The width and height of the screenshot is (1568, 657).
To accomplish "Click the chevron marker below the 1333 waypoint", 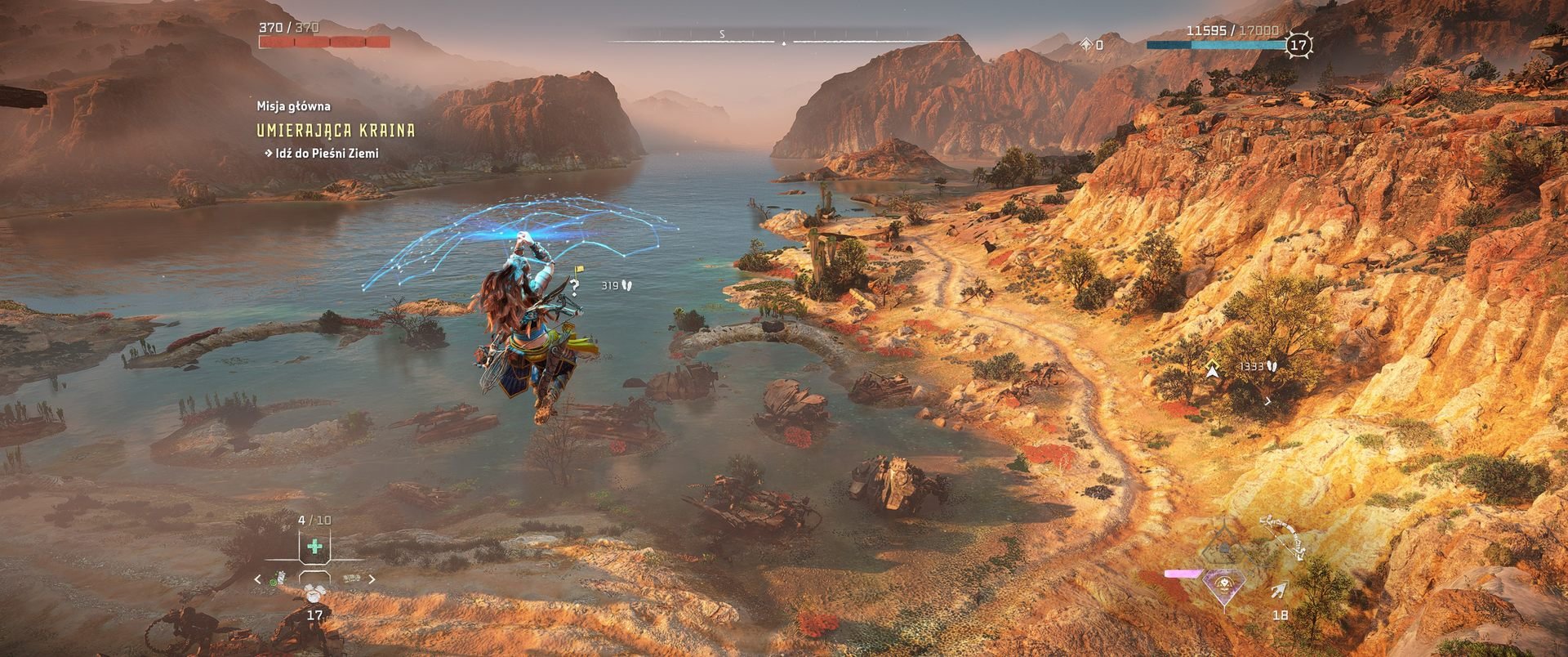I will [x=1267, y=401].
